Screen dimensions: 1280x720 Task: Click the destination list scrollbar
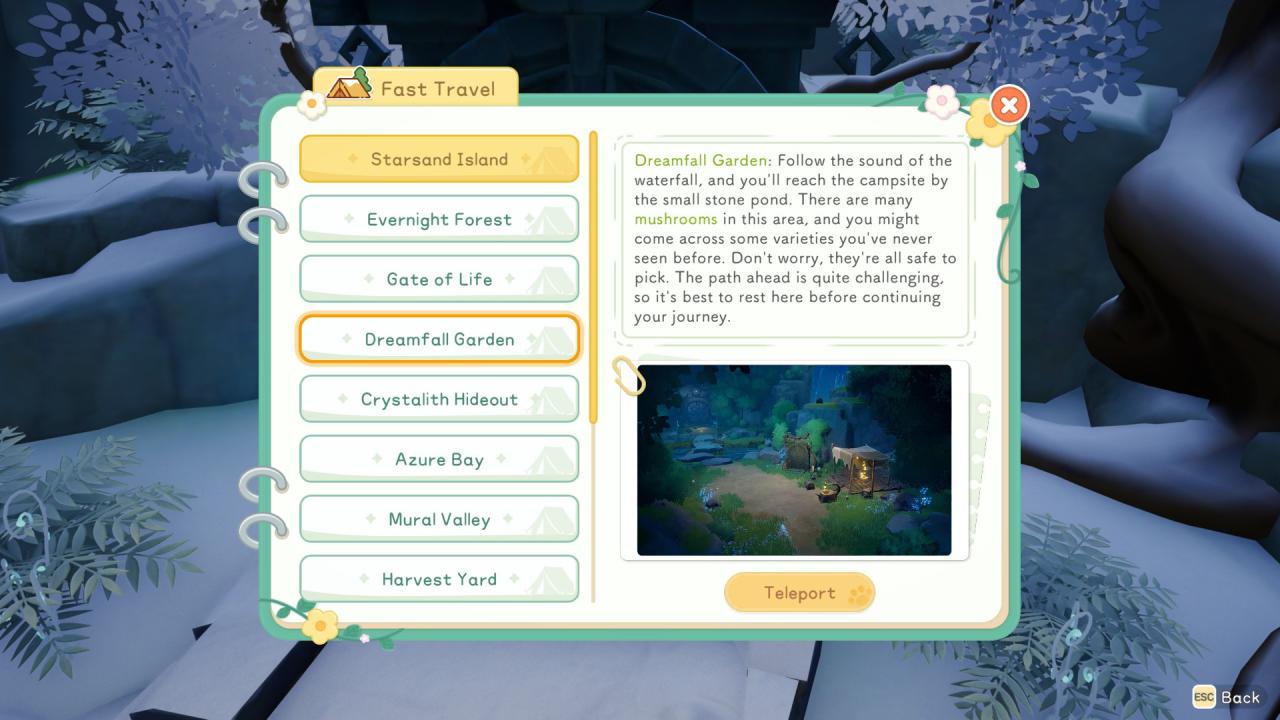(593, 280)
